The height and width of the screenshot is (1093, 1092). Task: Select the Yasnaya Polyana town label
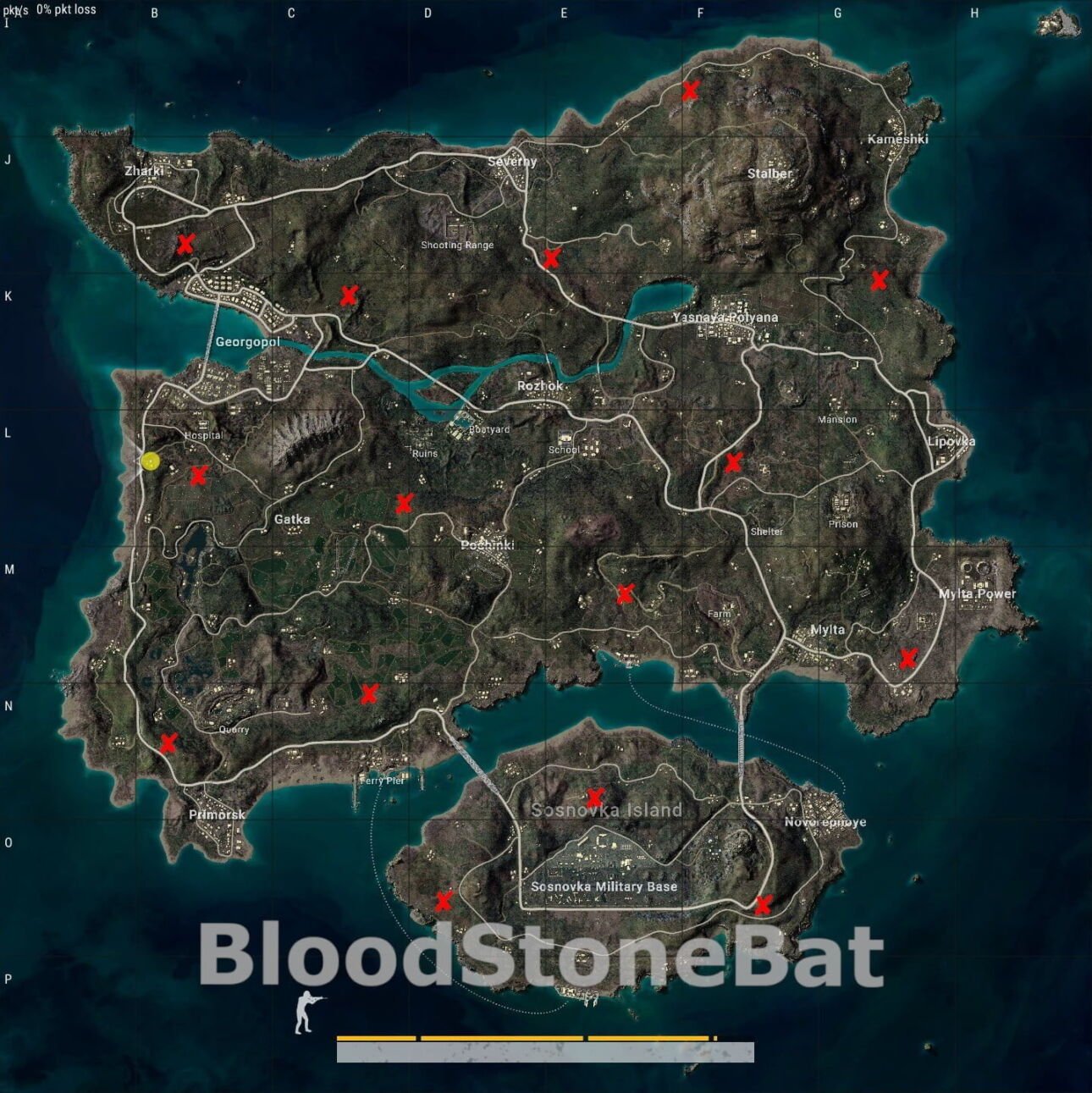tap(725, 316)
